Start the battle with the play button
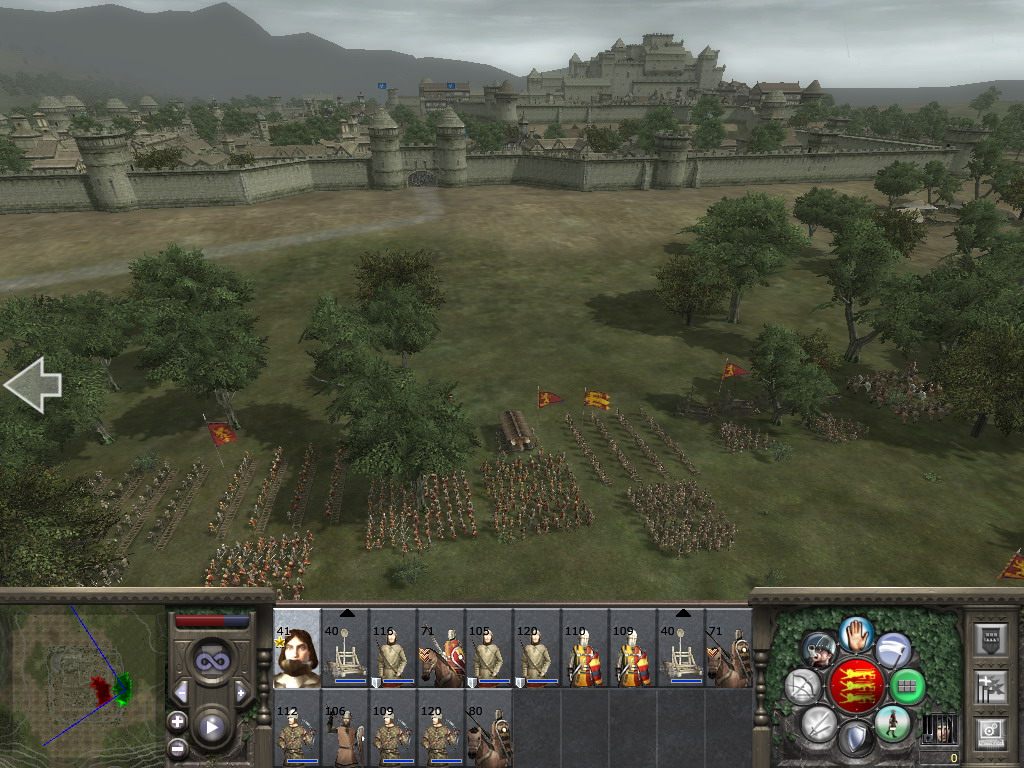 210,728
